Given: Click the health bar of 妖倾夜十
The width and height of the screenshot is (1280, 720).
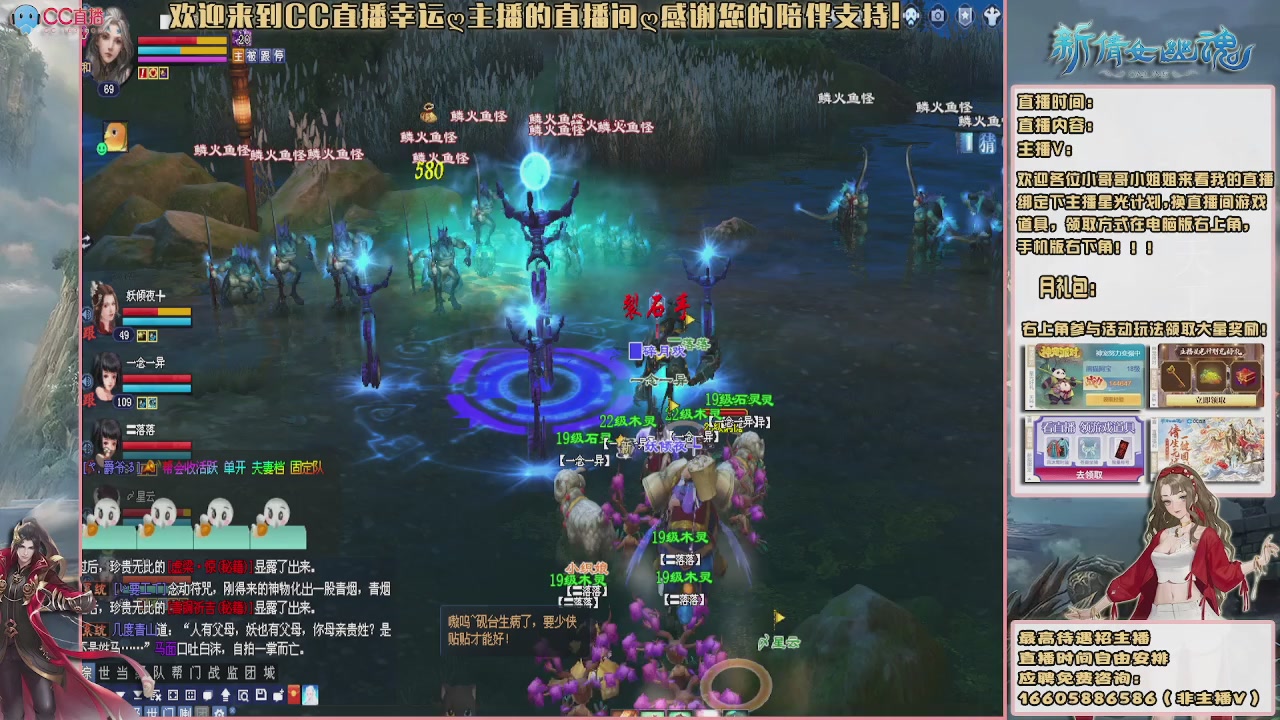Looking at the screenshot, I should [x=156, y=312].
